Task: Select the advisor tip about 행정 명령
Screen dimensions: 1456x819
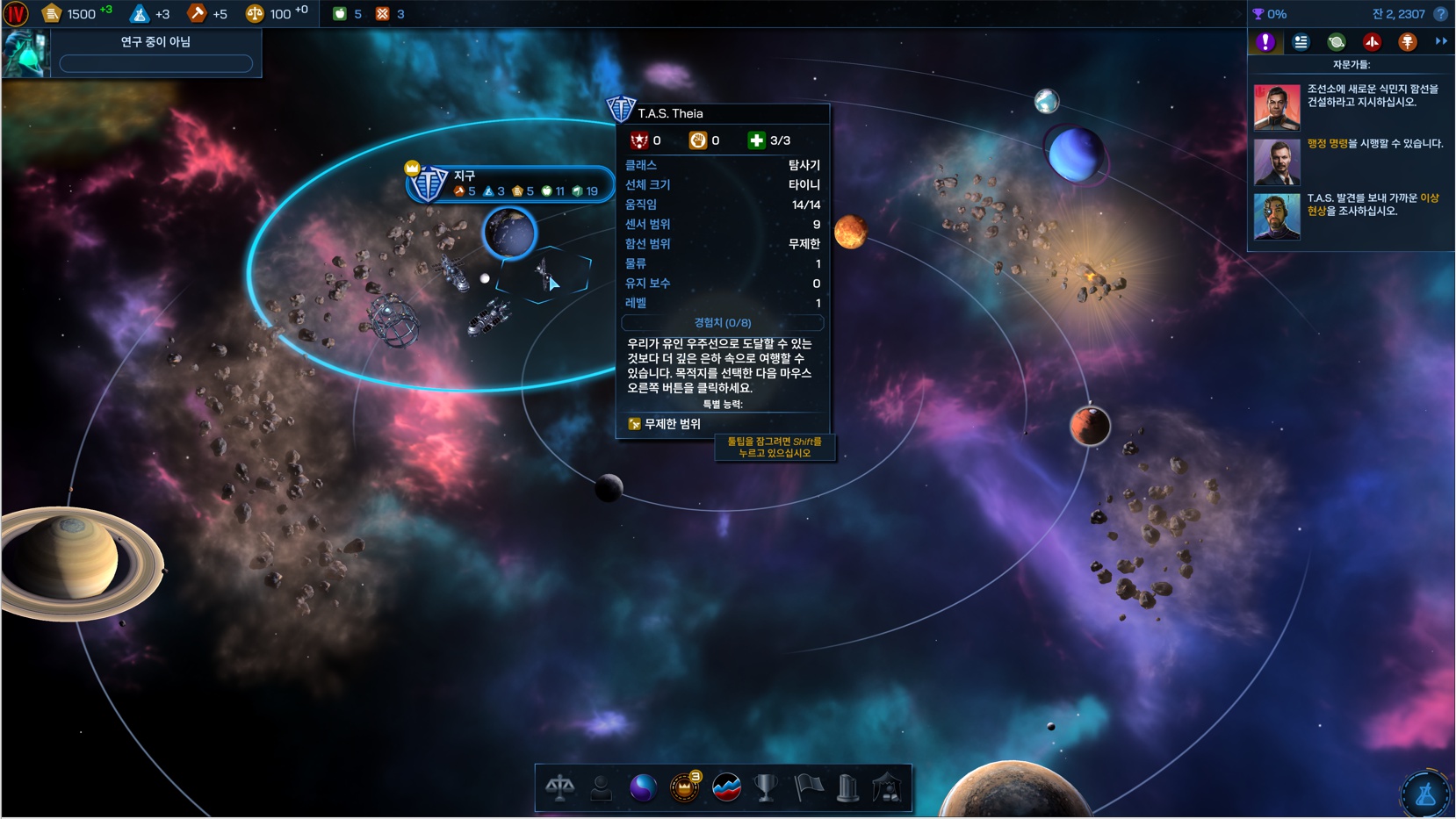Action: tap(1351, 160)
